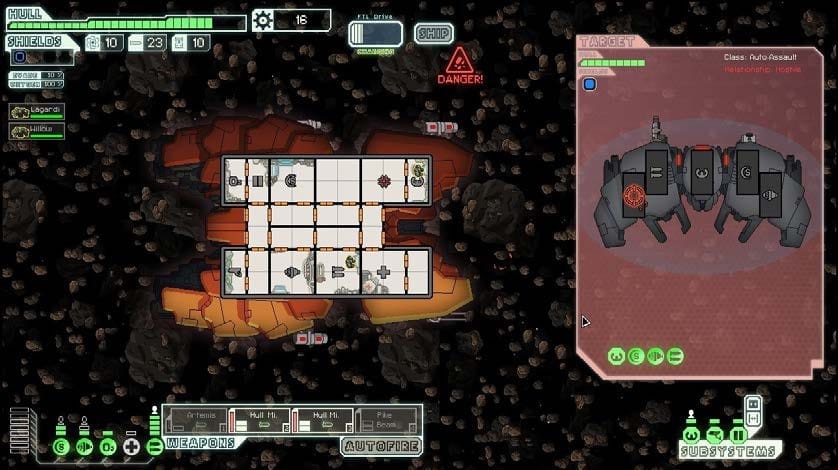Viewport: 838px width, 470px height.
Task: Select the Artemis missile weapon slot
Action: click(196, 419)
